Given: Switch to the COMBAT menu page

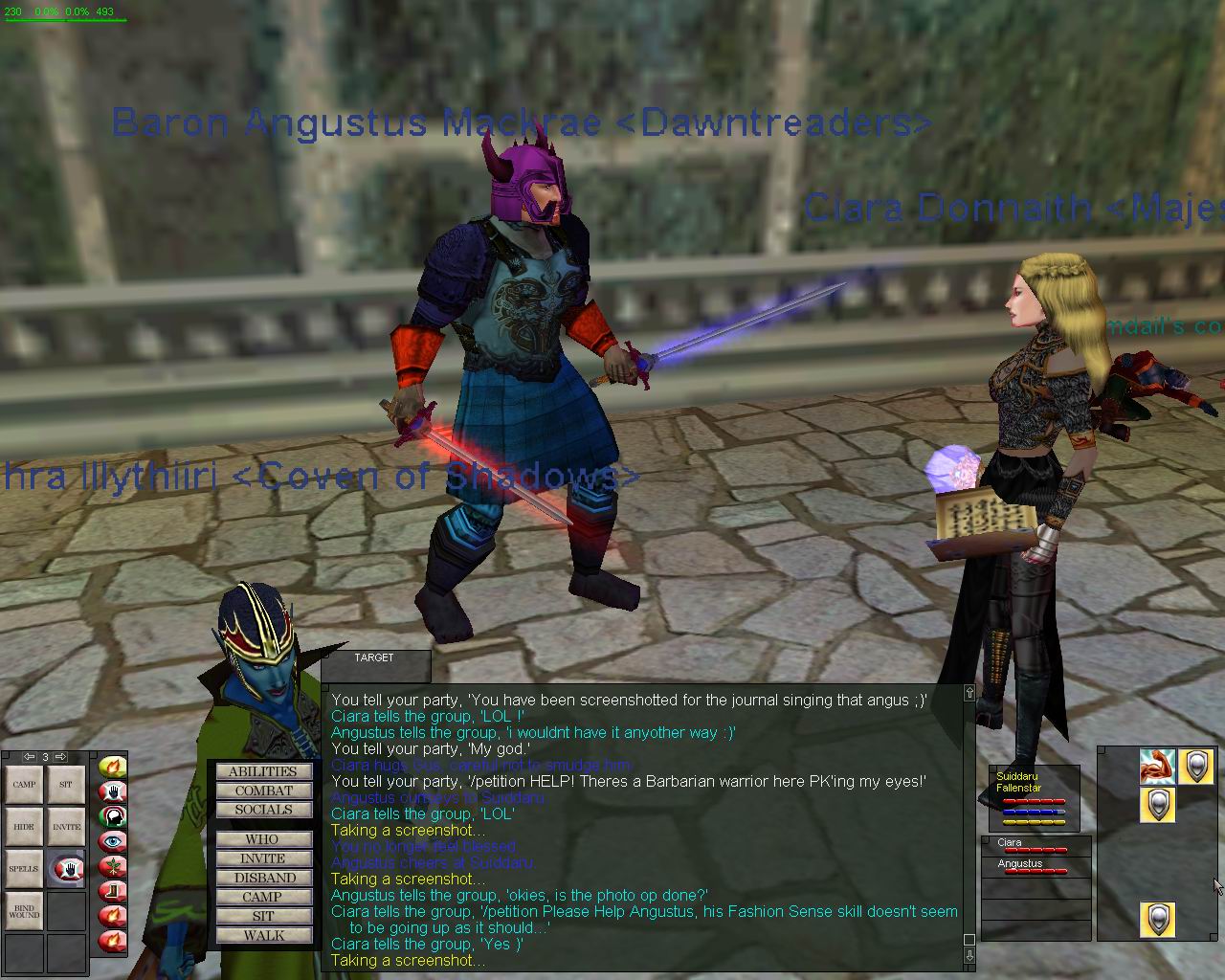Looking at the screenshot, I should pyautogui.click(x=263, y=791).
